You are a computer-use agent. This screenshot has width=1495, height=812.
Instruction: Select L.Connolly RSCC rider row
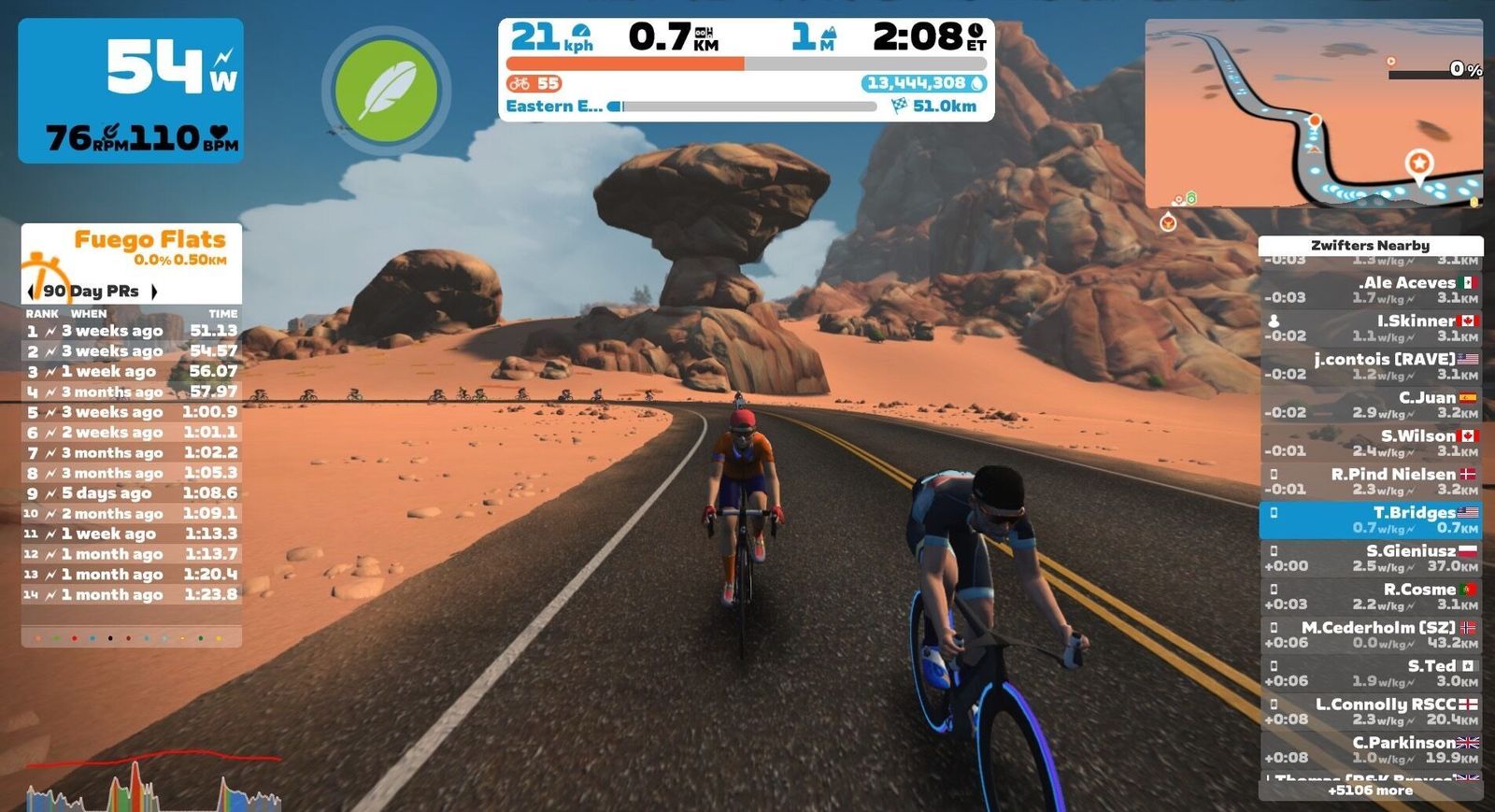[1370, 711]
